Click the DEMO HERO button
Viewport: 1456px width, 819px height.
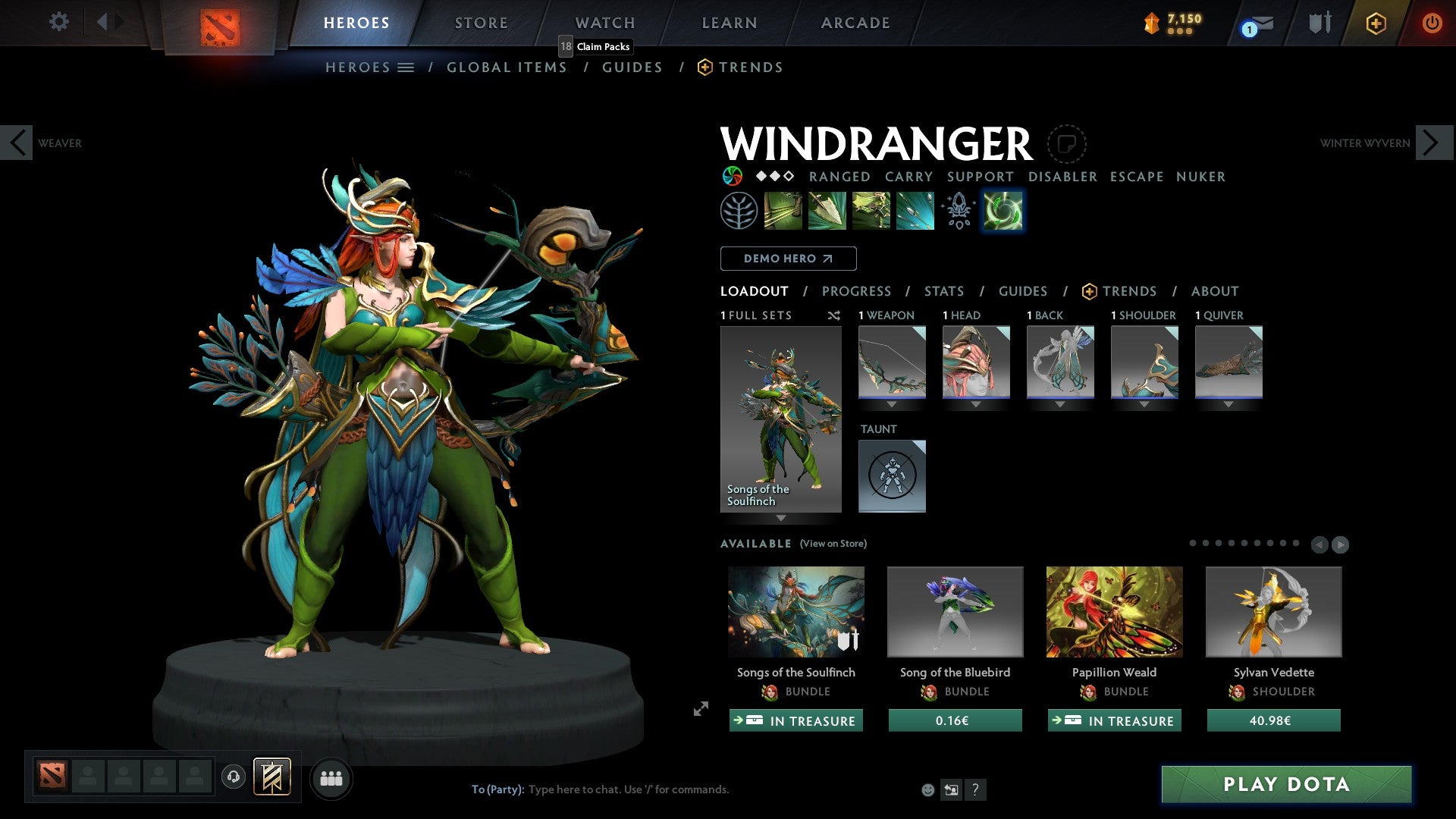click(788, 258)
